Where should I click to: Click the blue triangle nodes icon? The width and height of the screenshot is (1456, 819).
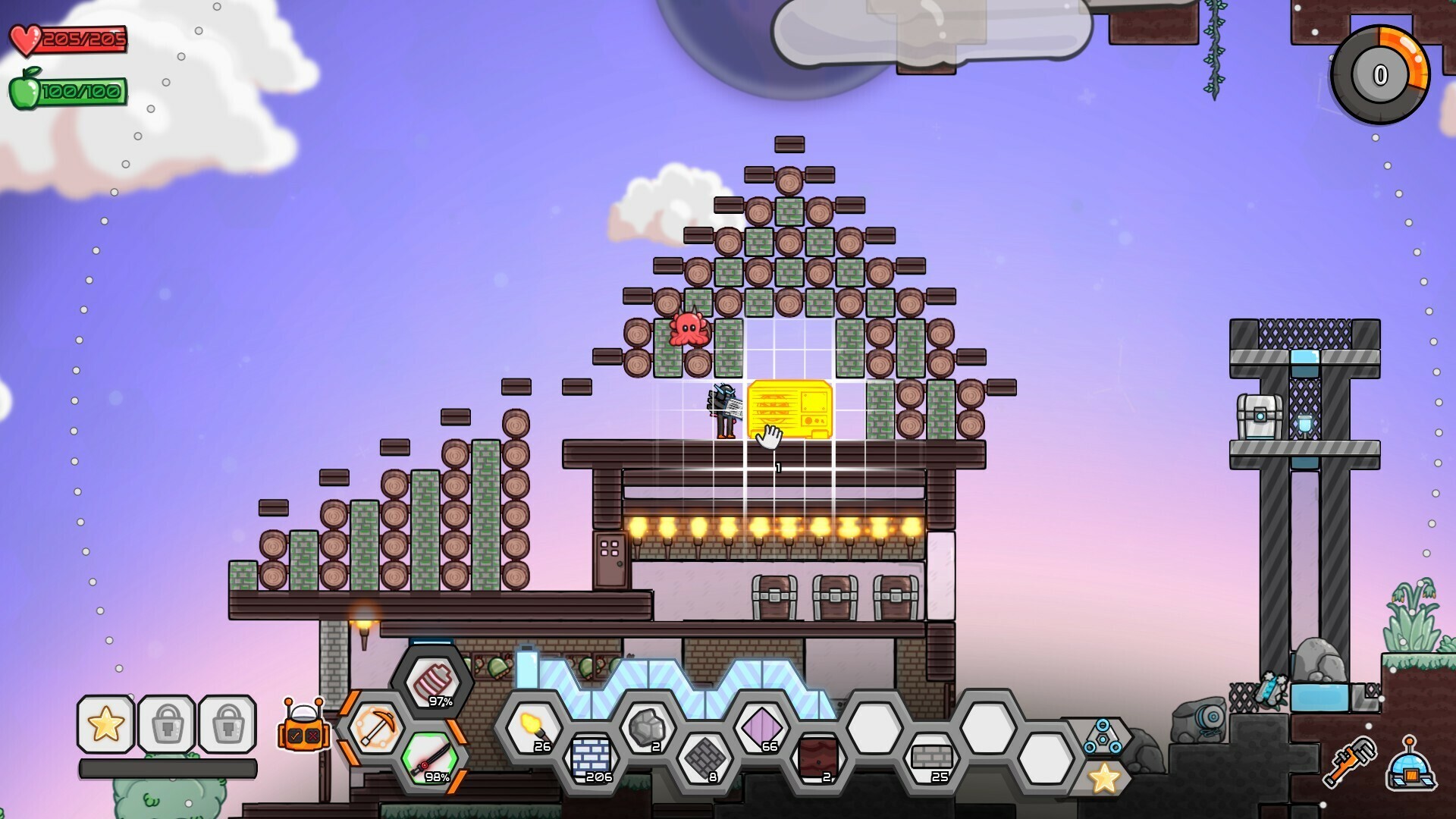(1103, 737)
